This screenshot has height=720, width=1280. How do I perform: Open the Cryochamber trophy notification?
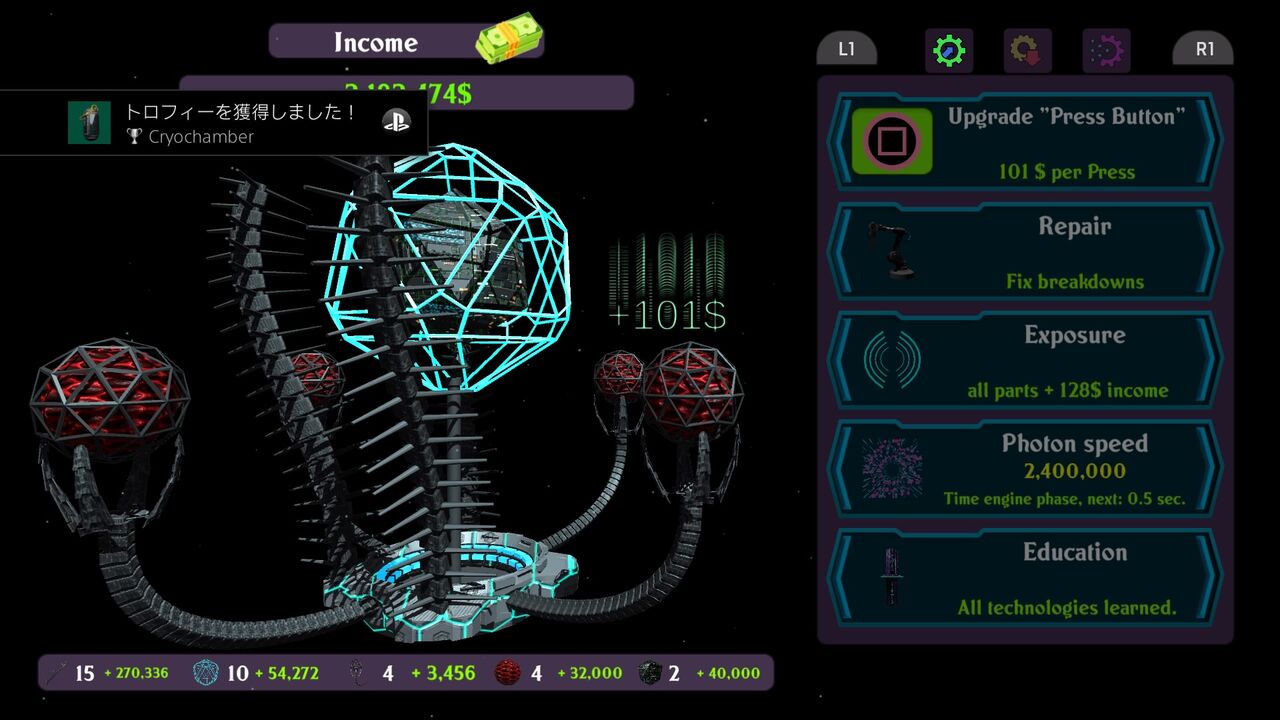(x=214, y=123)
